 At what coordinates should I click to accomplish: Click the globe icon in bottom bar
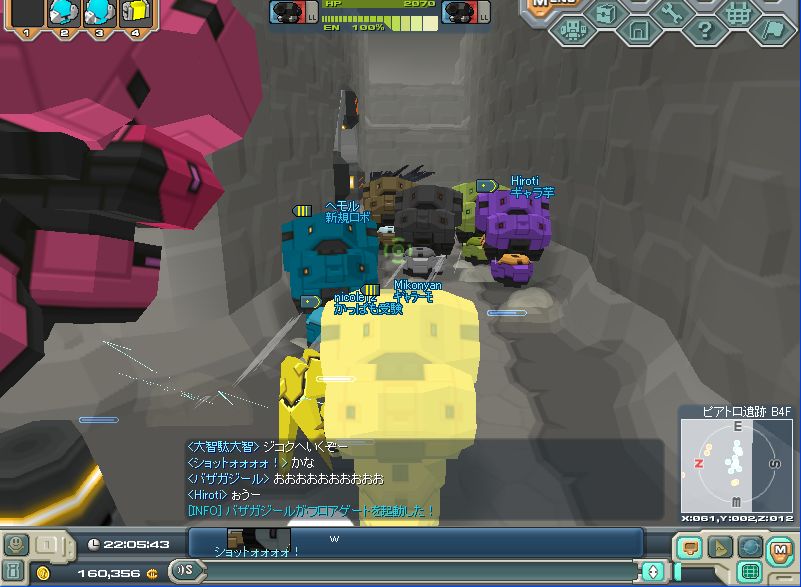(750, 547)
